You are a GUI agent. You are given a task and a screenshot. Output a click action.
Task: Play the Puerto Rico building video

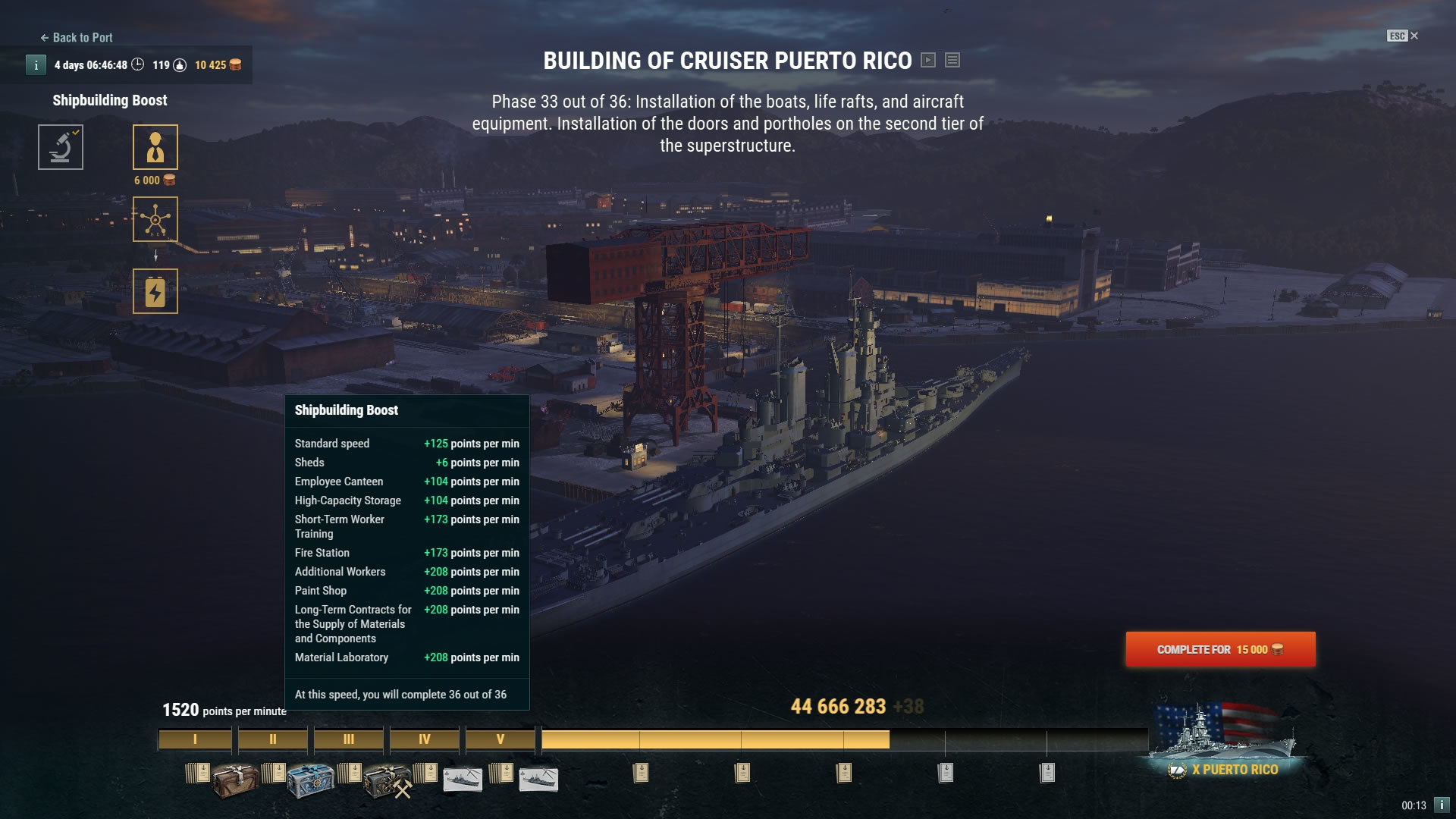point(928,60)
